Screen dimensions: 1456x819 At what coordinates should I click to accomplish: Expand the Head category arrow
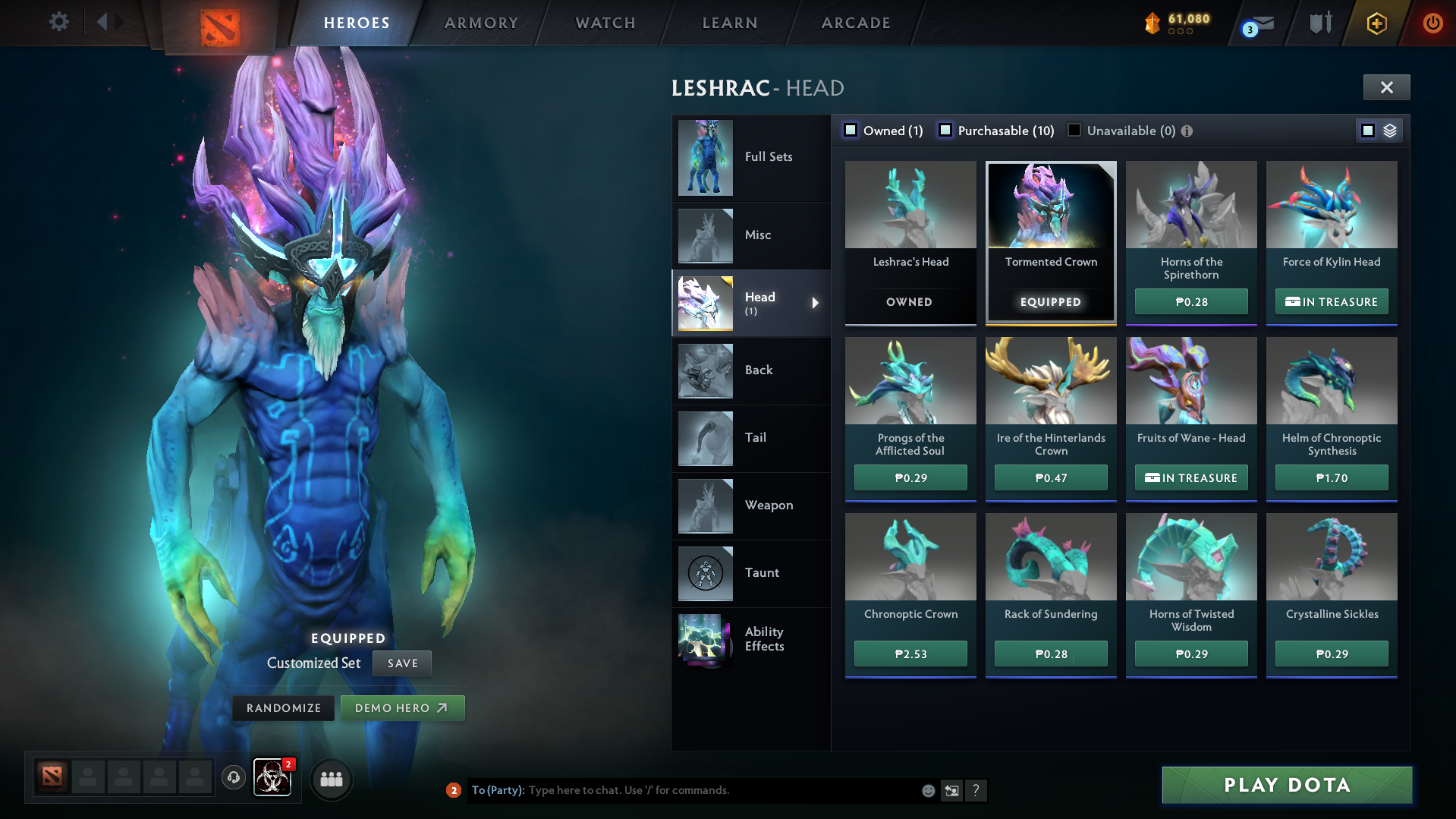pos(816,303)
